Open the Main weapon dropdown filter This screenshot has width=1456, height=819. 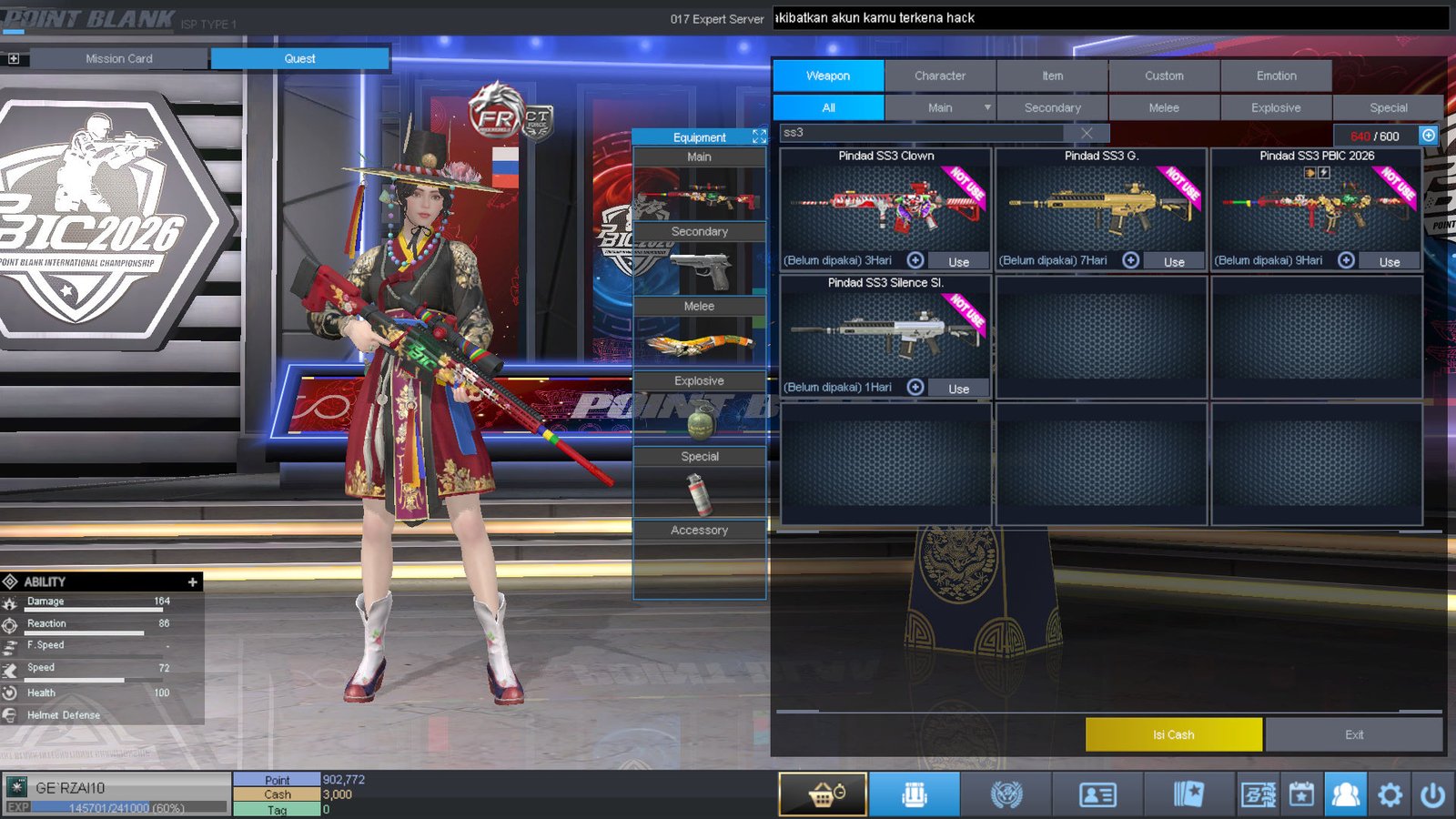(986, 107)
